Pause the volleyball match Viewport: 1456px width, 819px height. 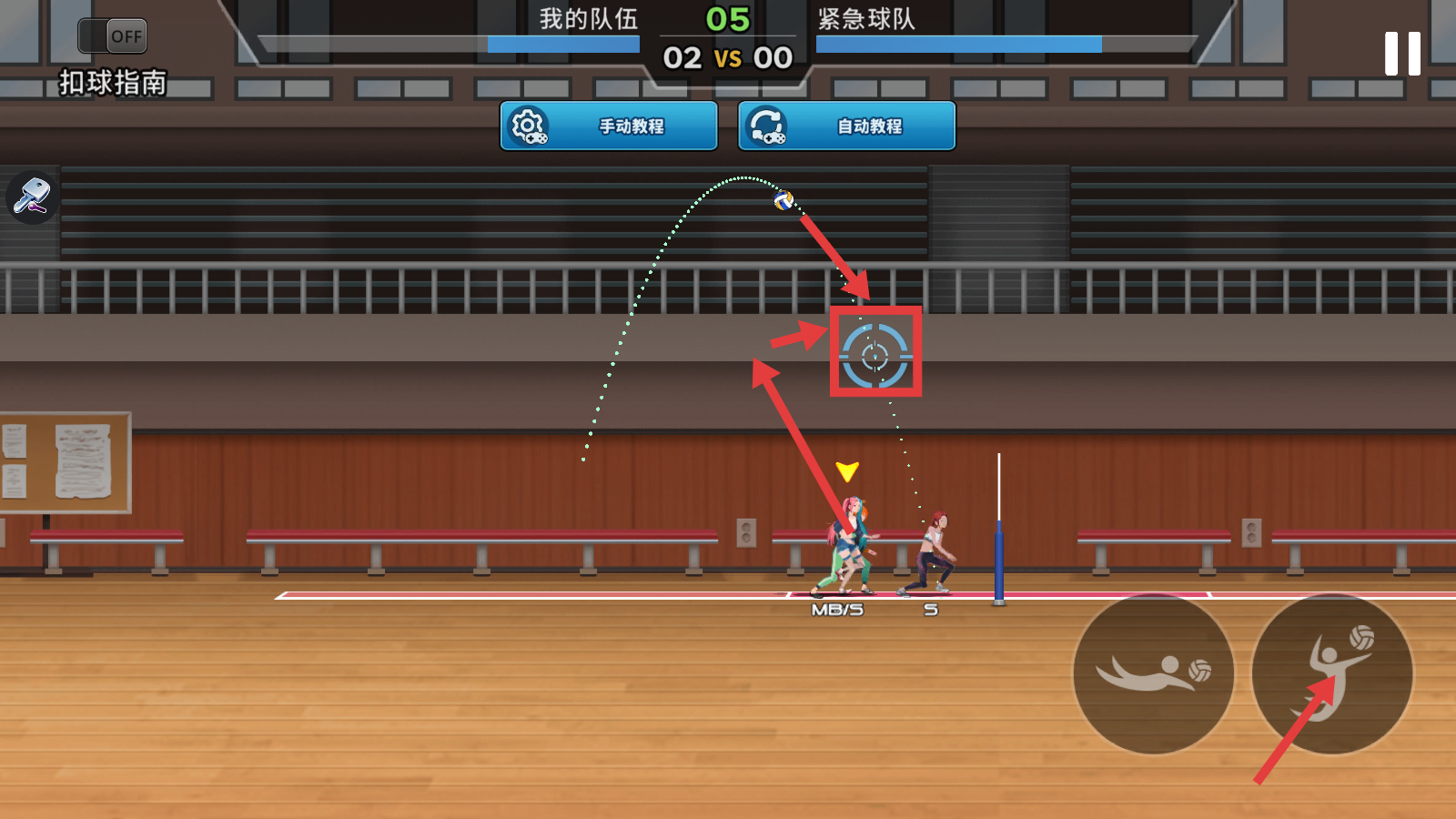pos(1402,54)
